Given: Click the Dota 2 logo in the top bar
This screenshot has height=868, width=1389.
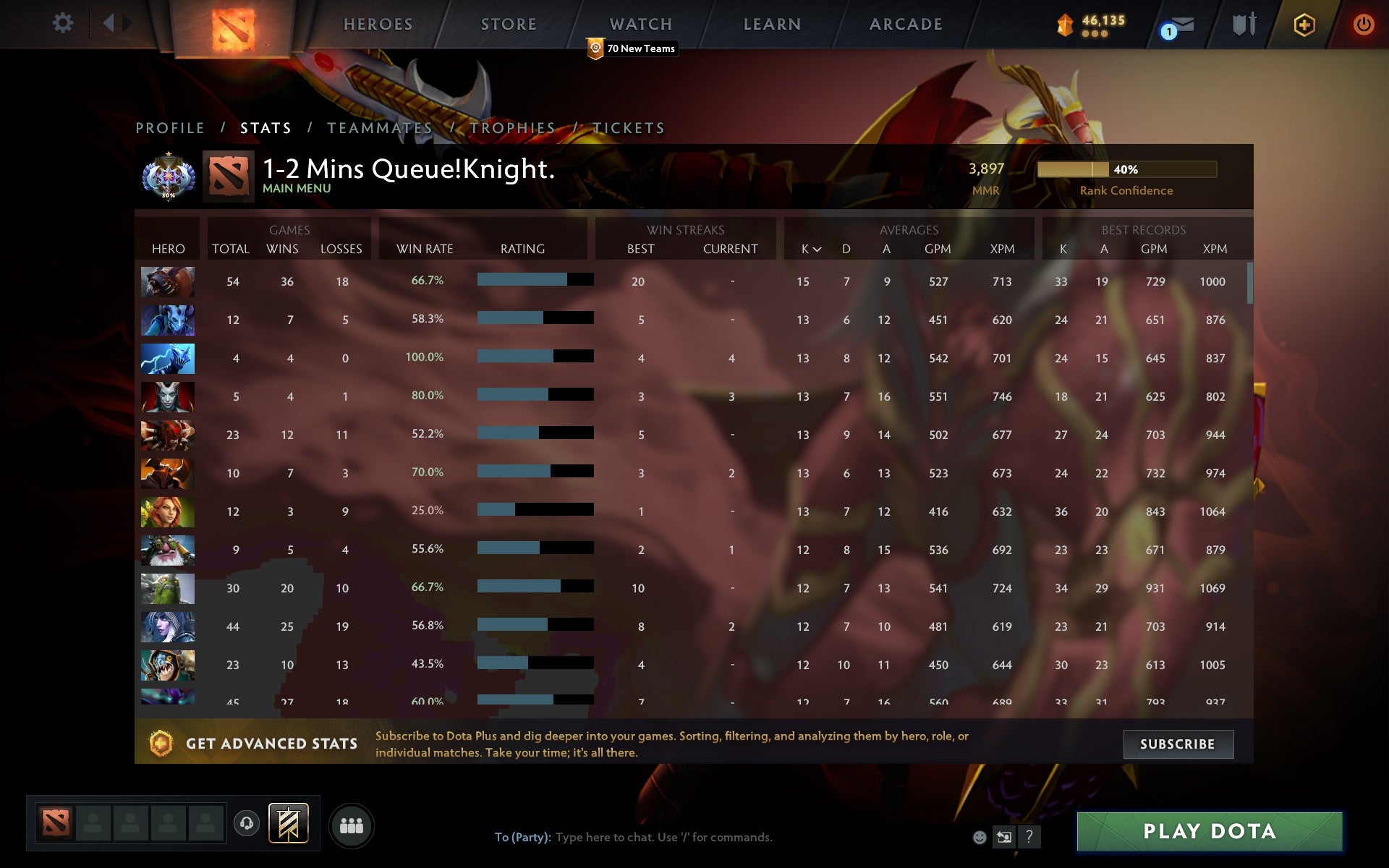Looking at the screenshot, I should (x=233, y=26).
